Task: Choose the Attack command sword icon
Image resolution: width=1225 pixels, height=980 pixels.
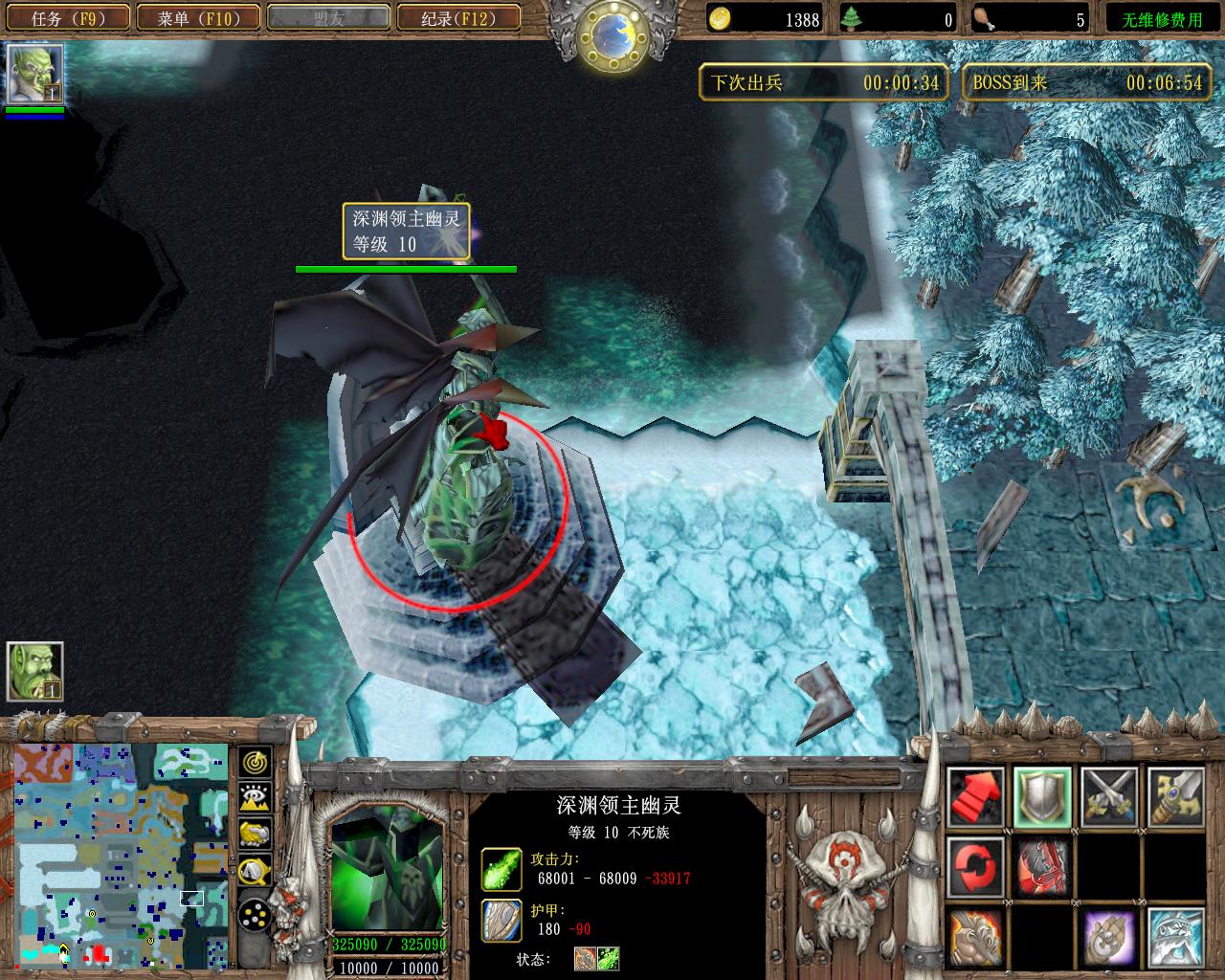Action: pos(1175,796)
